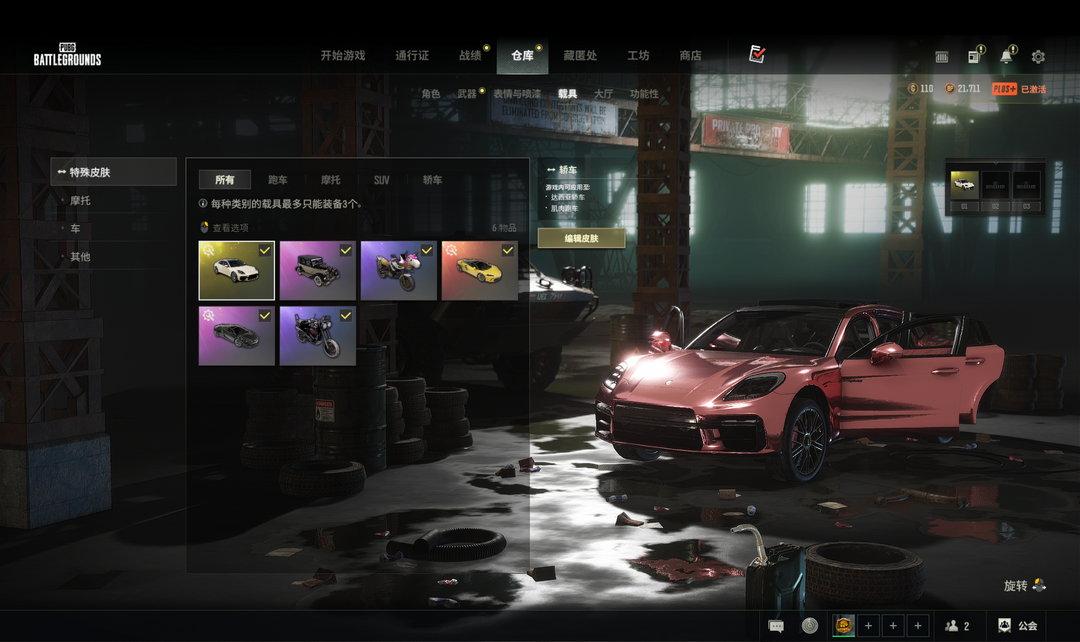This screenshot has height=642, width=1080.
Task: Open the settings gear icon
Action: (x=1038, y=57)
